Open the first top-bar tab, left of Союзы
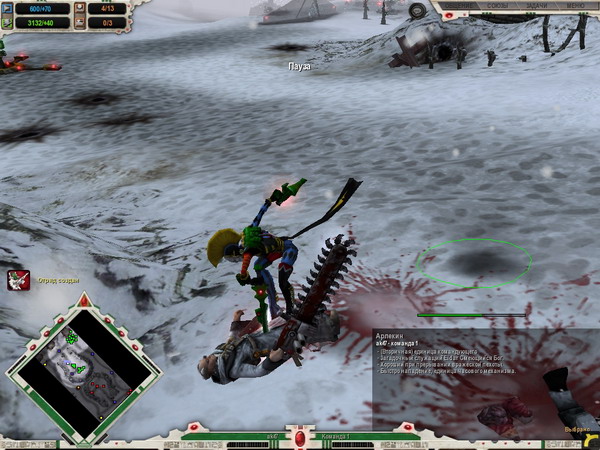 [458, 6]
